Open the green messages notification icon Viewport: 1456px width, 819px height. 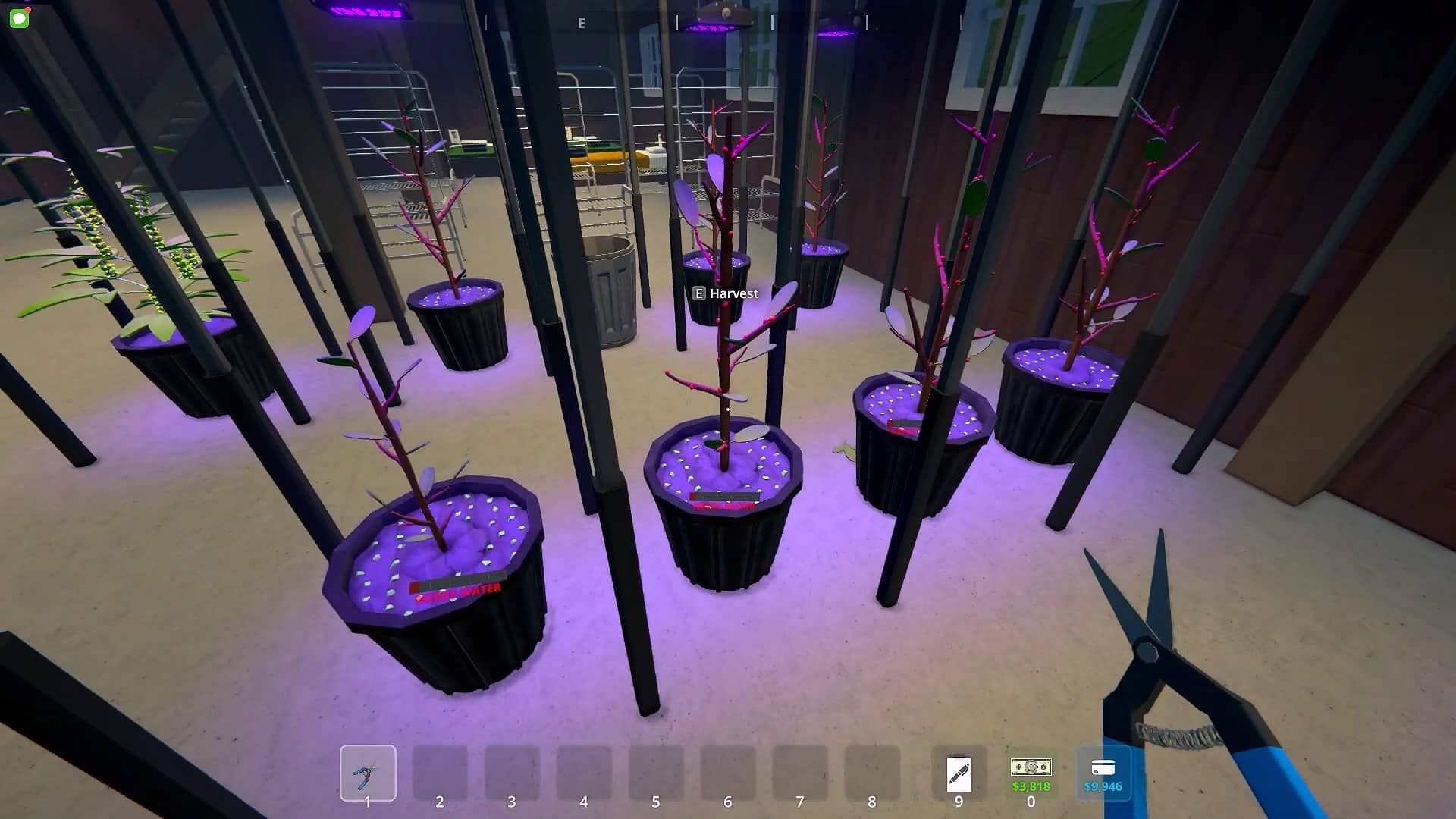point(19,17)
